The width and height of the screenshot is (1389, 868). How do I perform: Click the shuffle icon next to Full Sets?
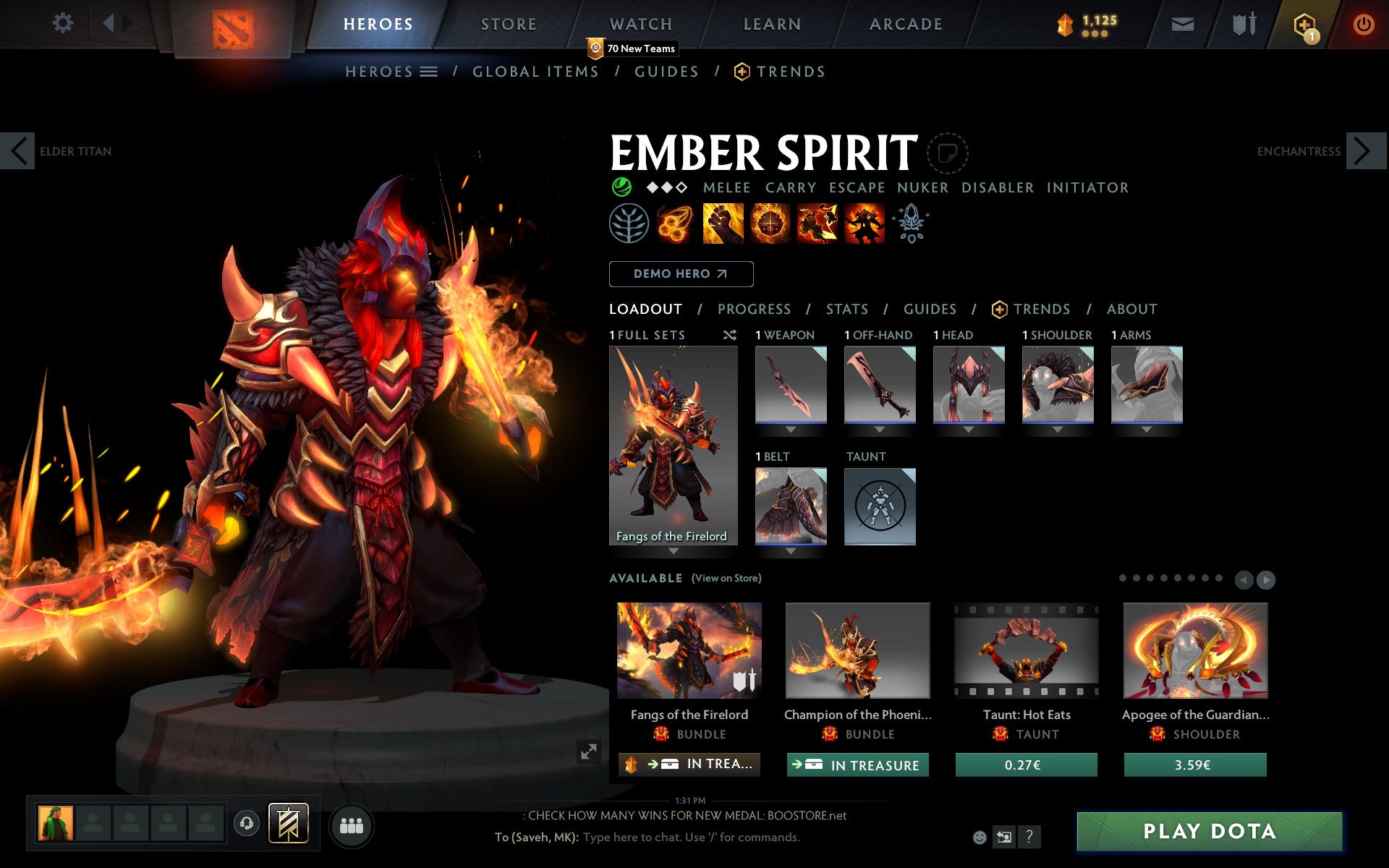coord(729,335)
